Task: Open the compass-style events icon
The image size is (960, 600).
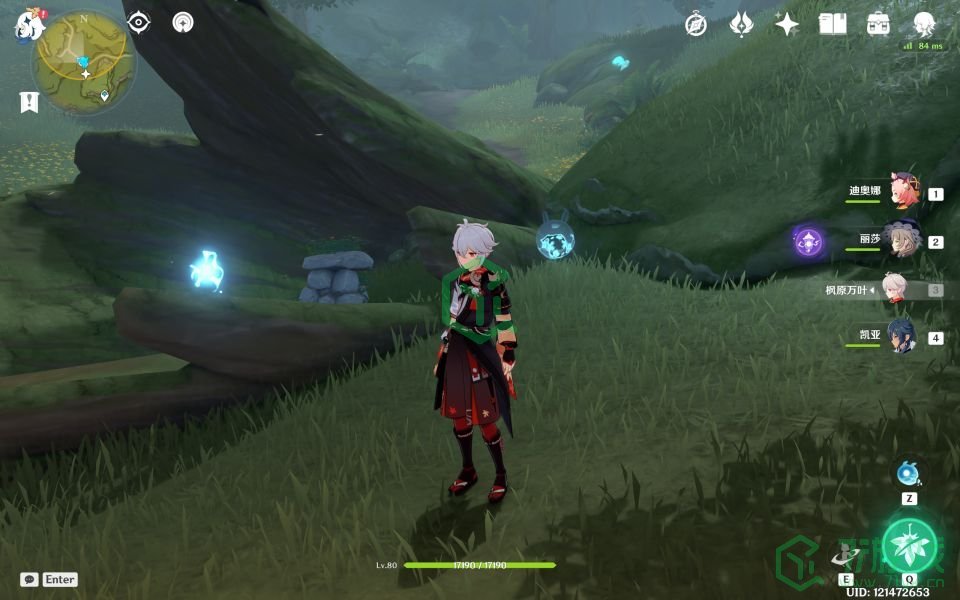Action: (x=696, y=24)
